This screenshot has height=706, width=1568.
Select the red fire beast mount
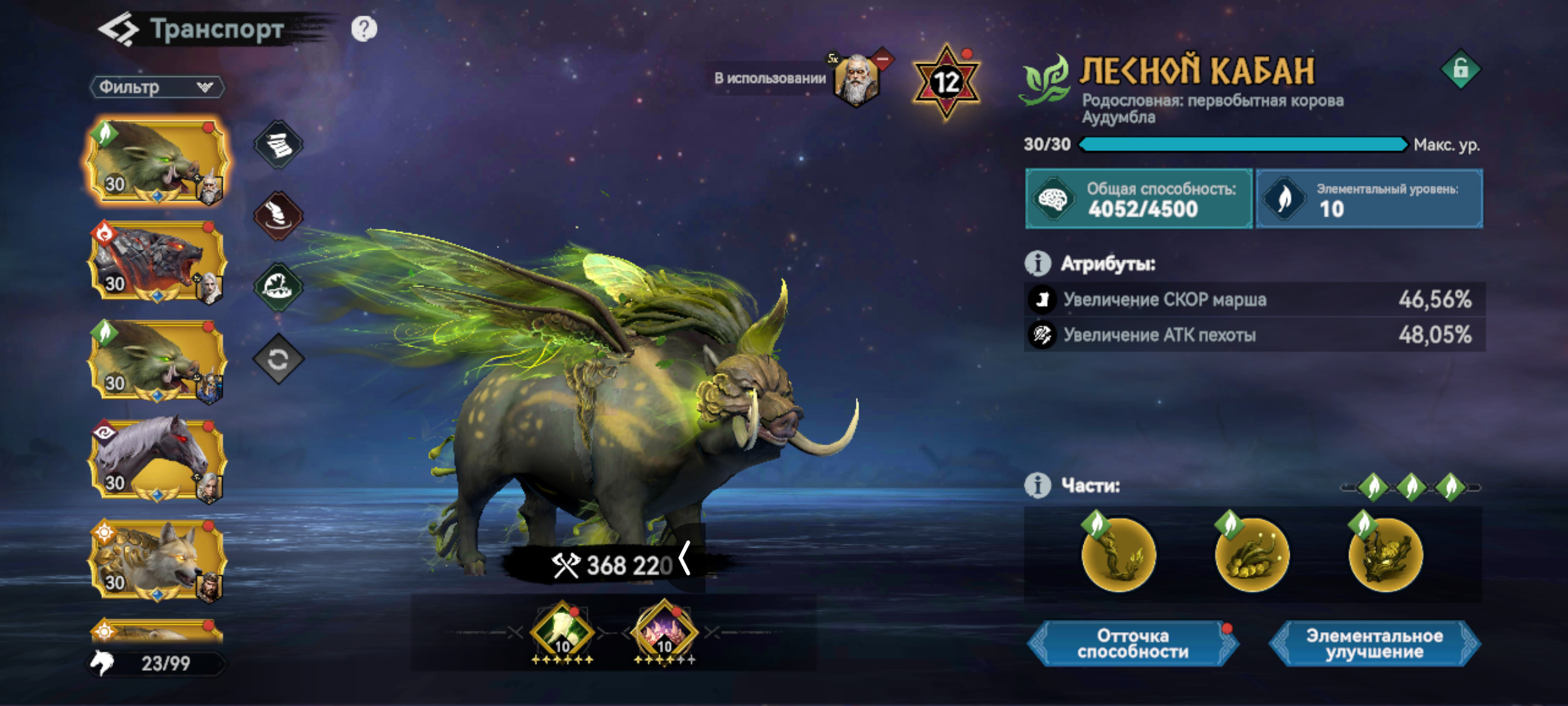(157, 261)
